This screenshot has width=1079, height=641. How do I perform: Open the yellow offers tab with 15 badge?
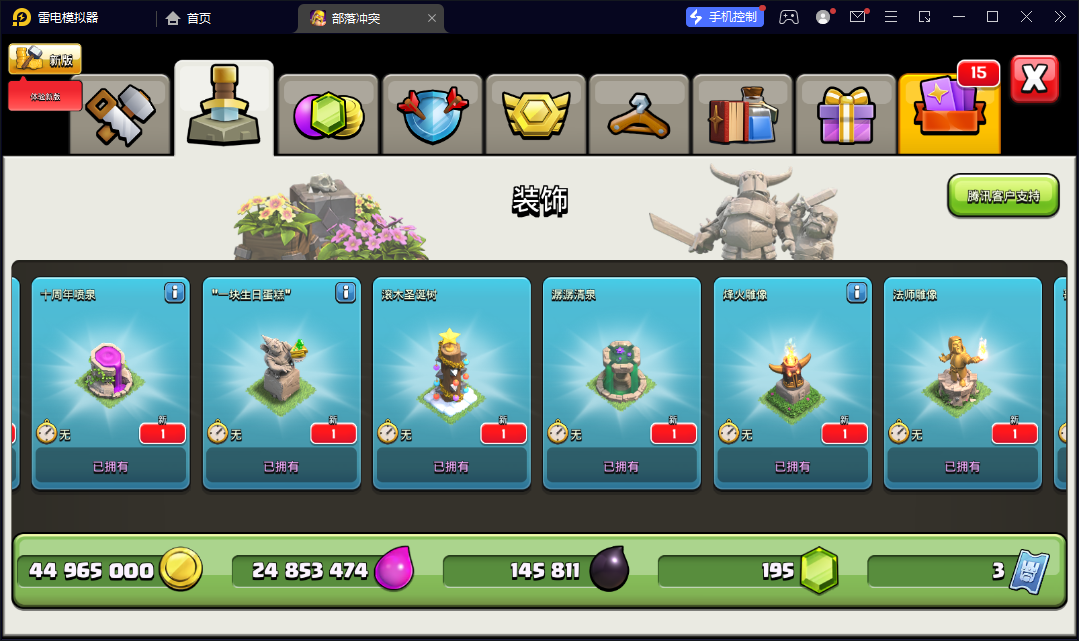coord(949,112)
